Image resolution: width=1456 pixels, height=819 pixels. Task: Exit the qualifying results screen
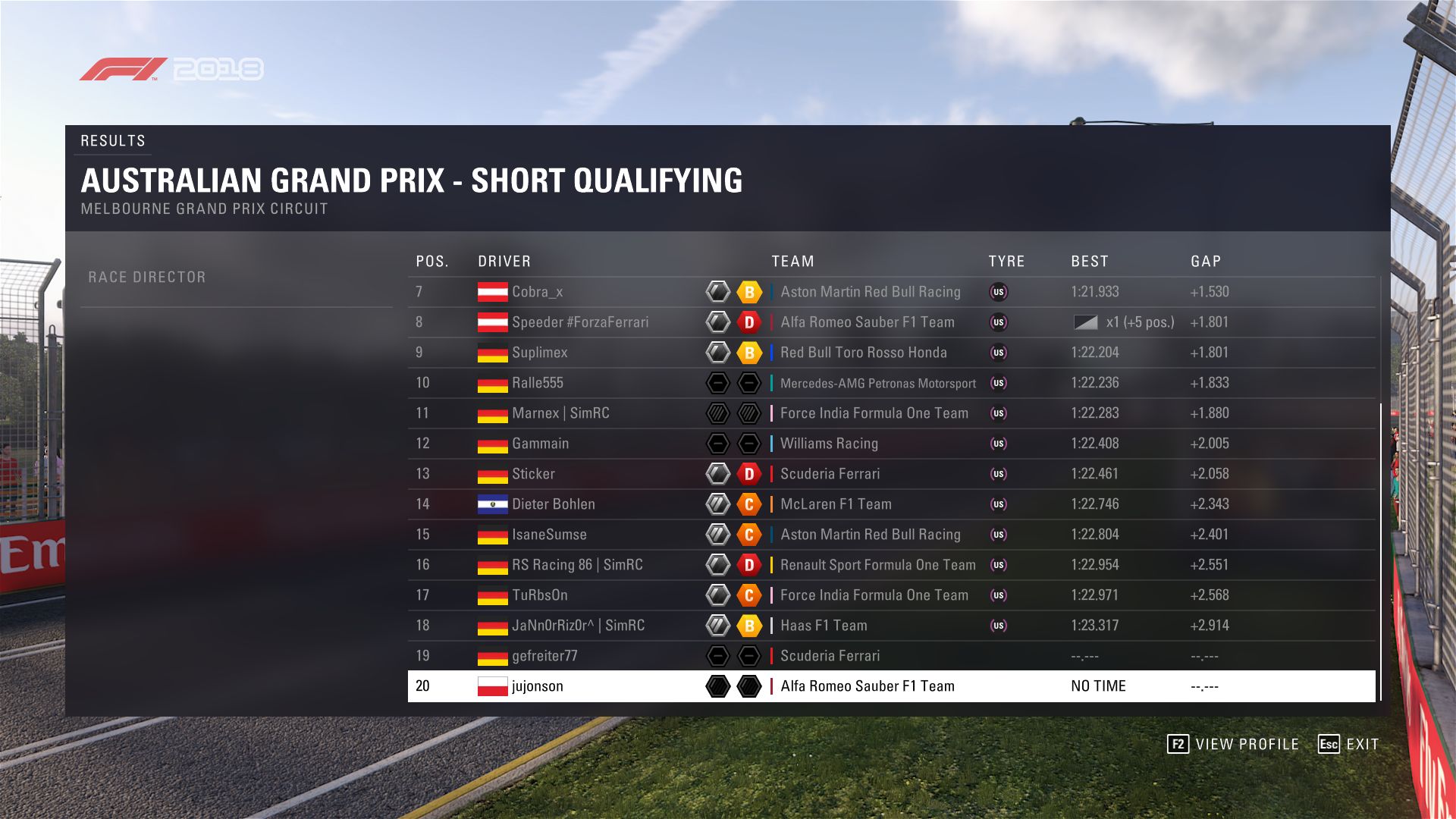coord(1349,744)
